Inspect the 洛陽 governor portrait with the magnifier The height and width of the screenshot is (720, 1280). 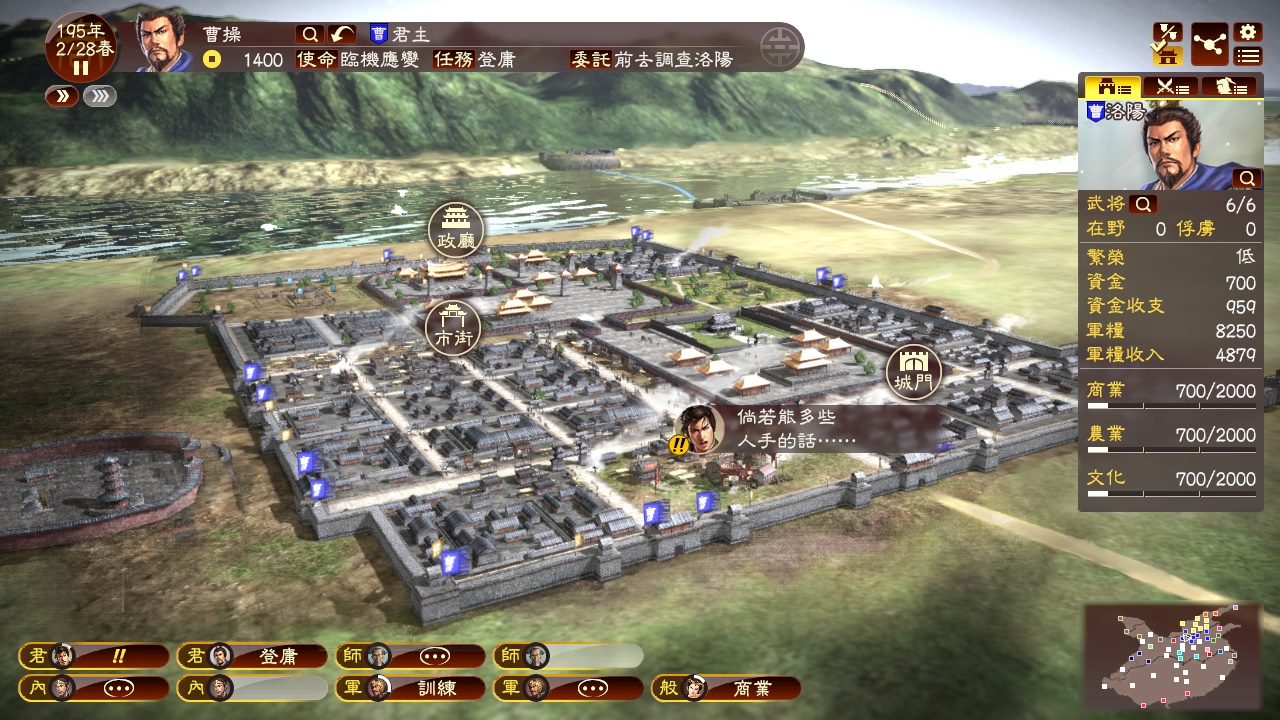(x=1247, y=178)
